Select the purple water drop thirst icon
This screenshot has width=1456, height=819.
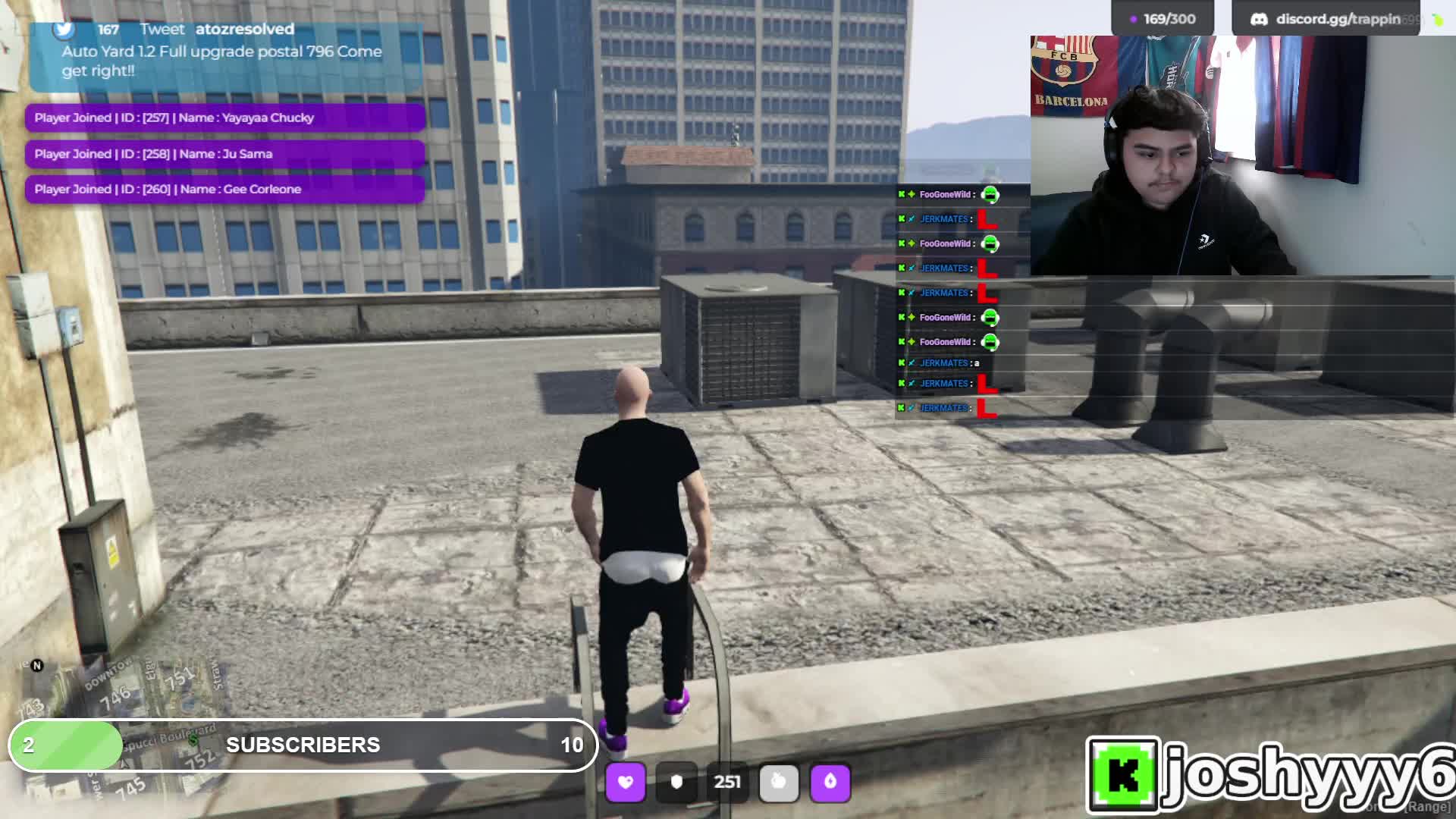pyautogui.click(x=830, y=782)
